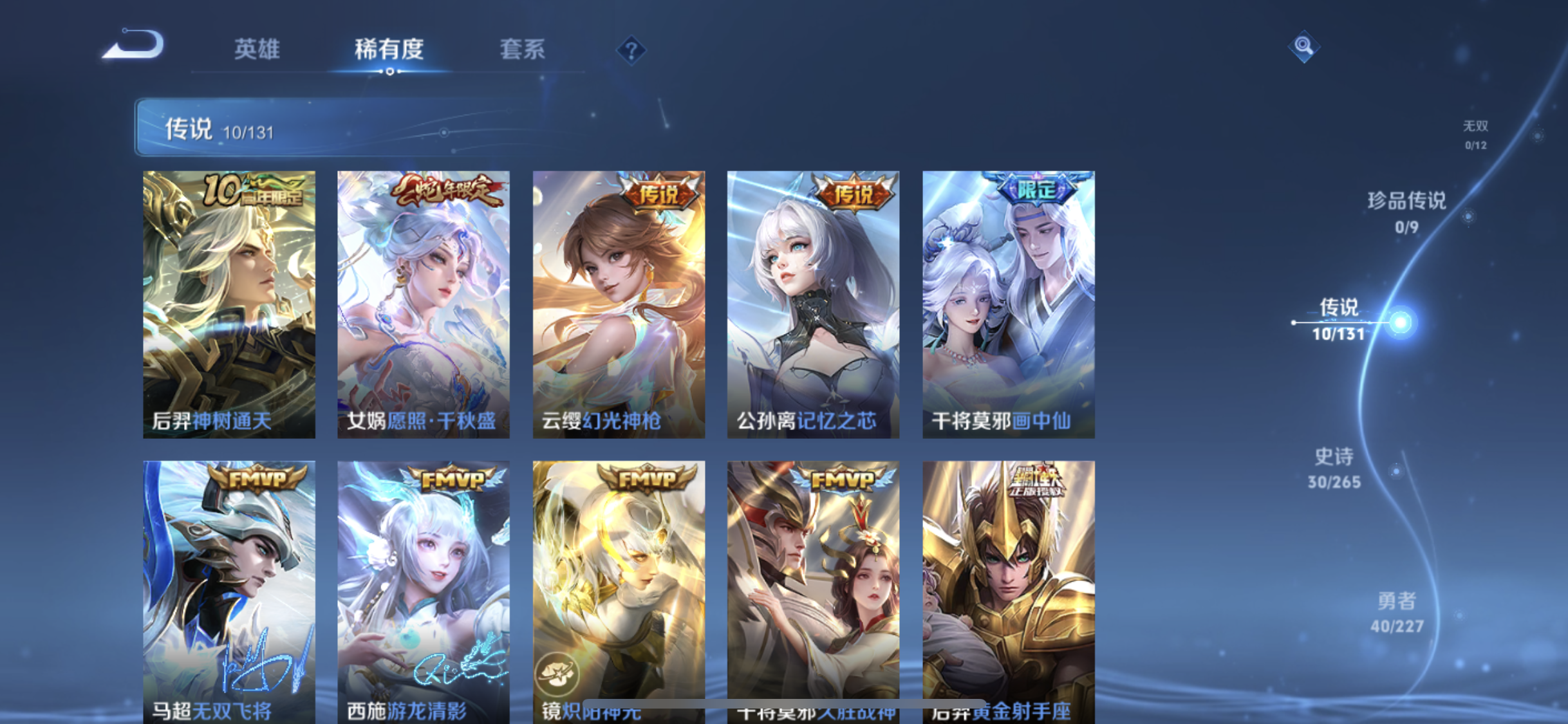Open the help panel via the question mark icon
This screenshot has height=724, width=1568.
coord(632,50)
